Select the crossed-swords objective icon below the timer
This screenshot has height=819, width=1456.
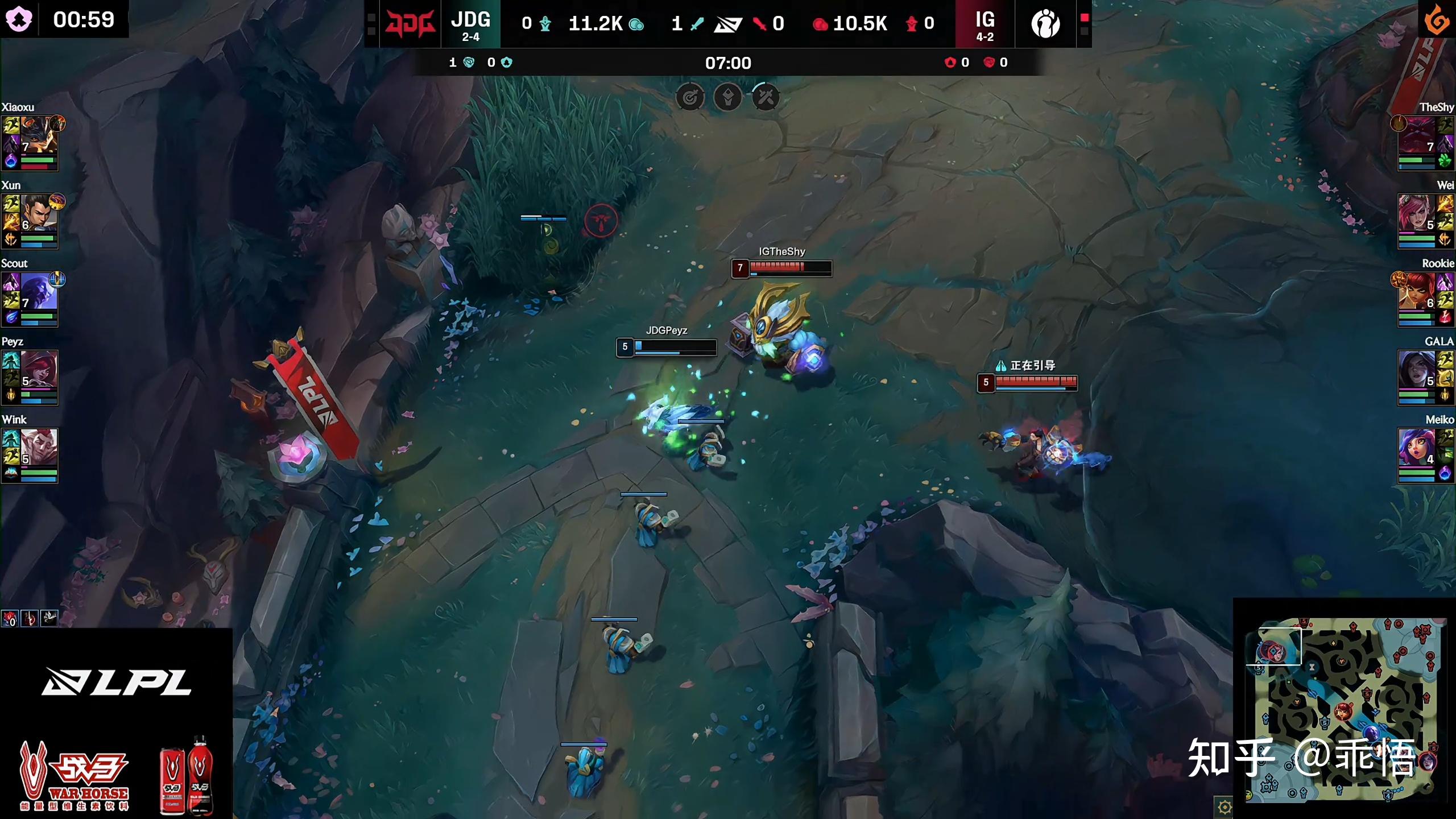(765, 97)
